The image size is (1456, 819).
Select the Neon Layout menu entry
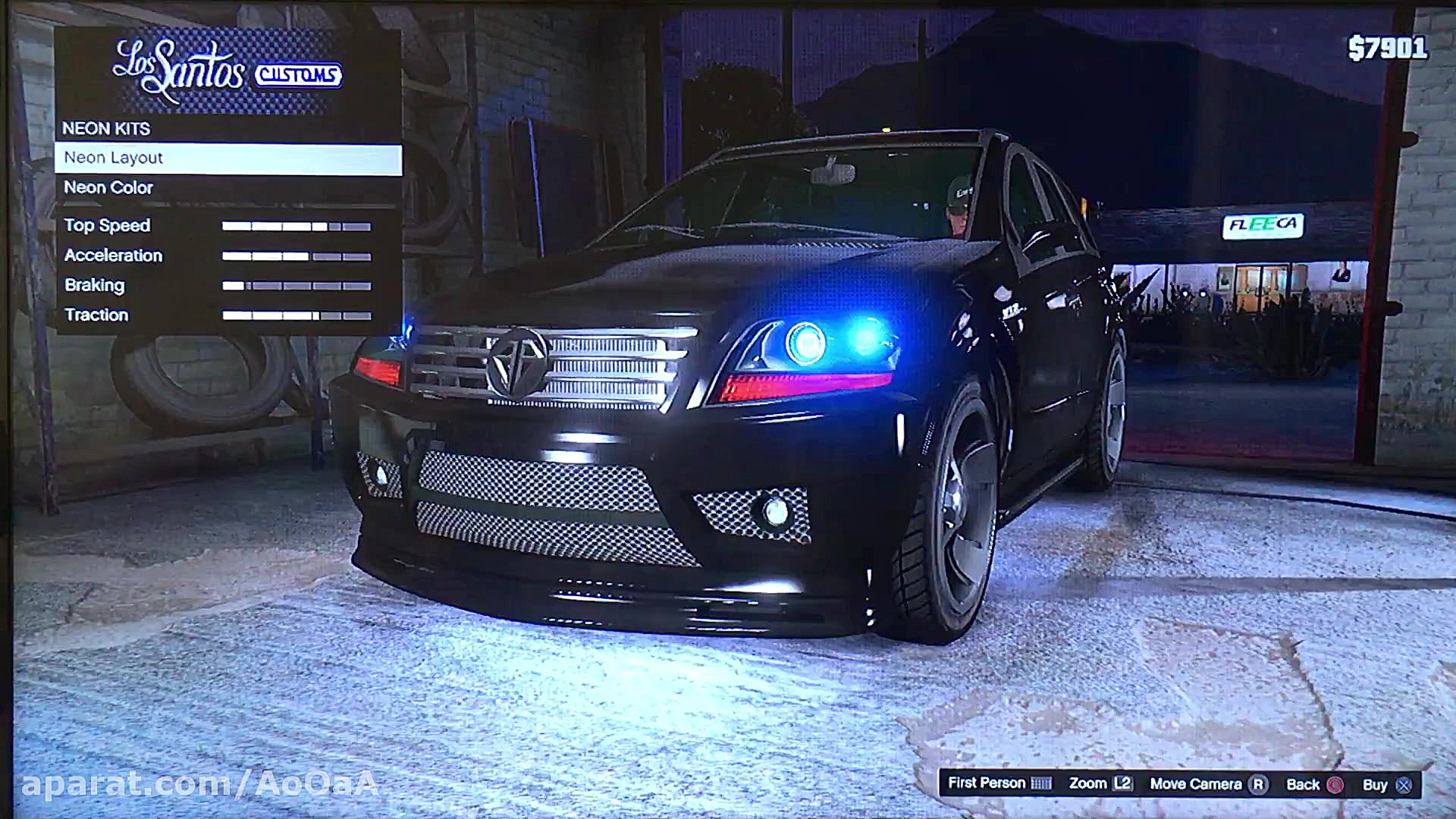click(x=227, y=158)
